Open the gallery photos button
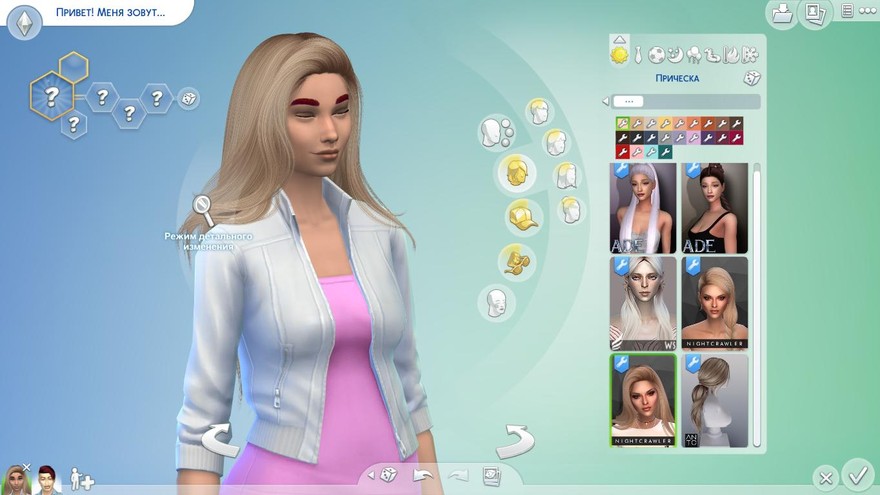880x495 pixels. pos(815,13)
